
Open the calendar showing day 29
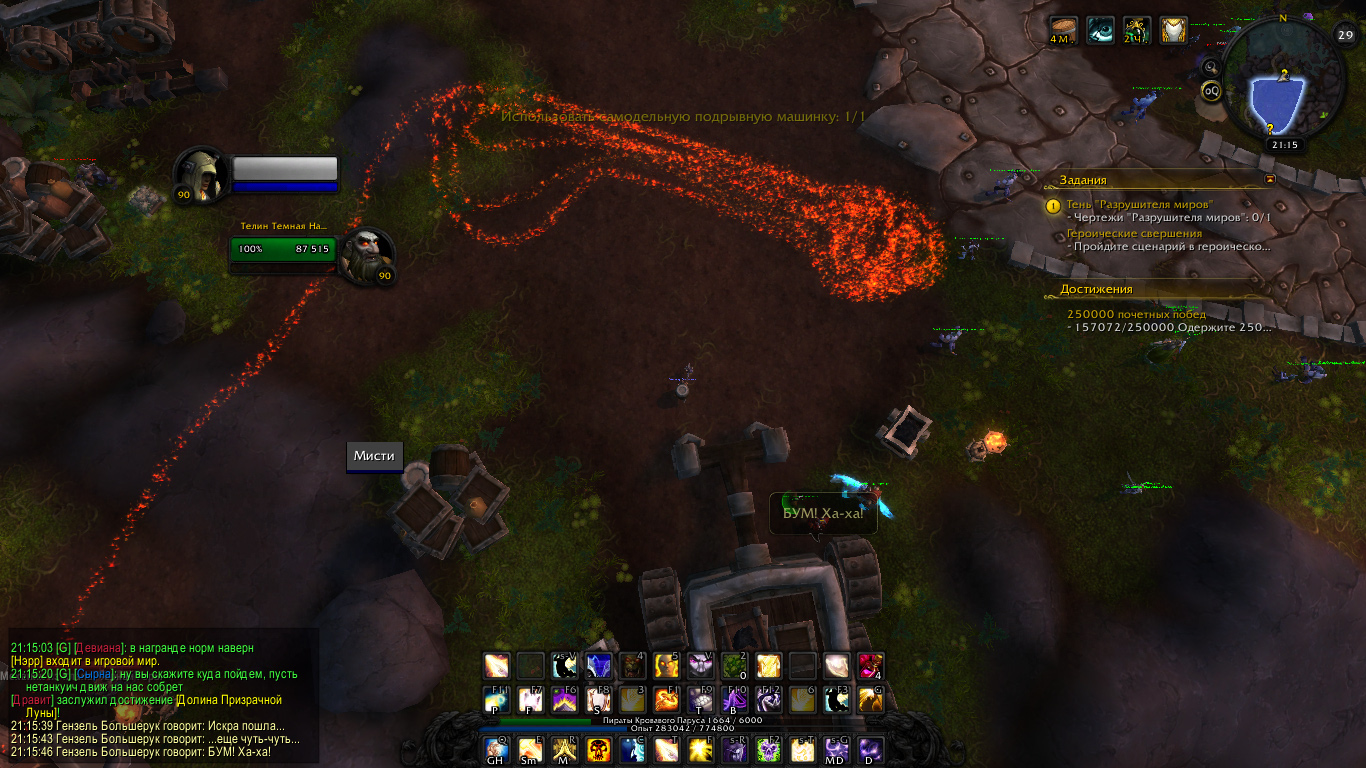click(x=1345, y=35)
